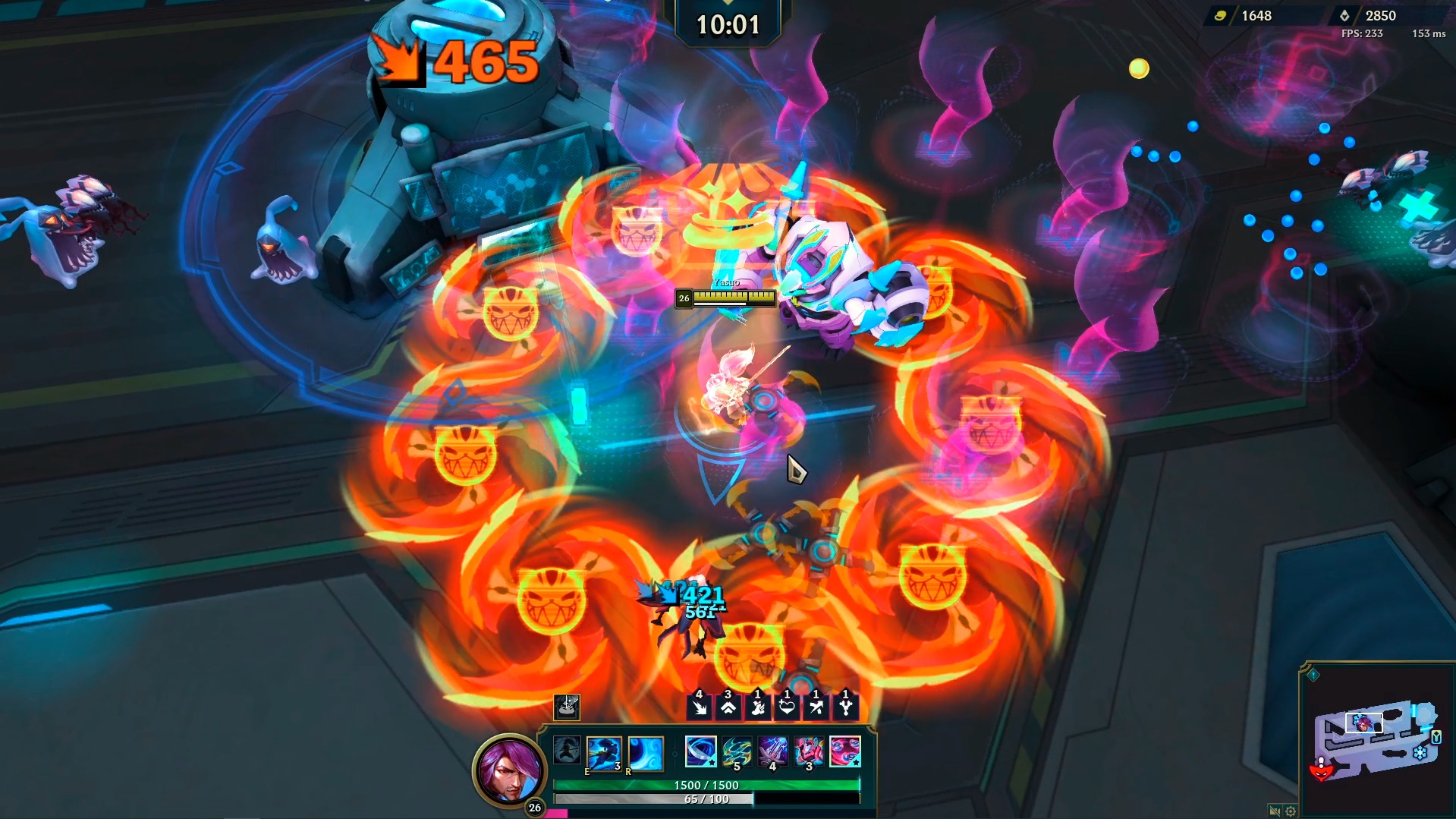Select Yasuo's R ultimate ability icon
This screenshot has height=819, width=1456.
point(646,754)
